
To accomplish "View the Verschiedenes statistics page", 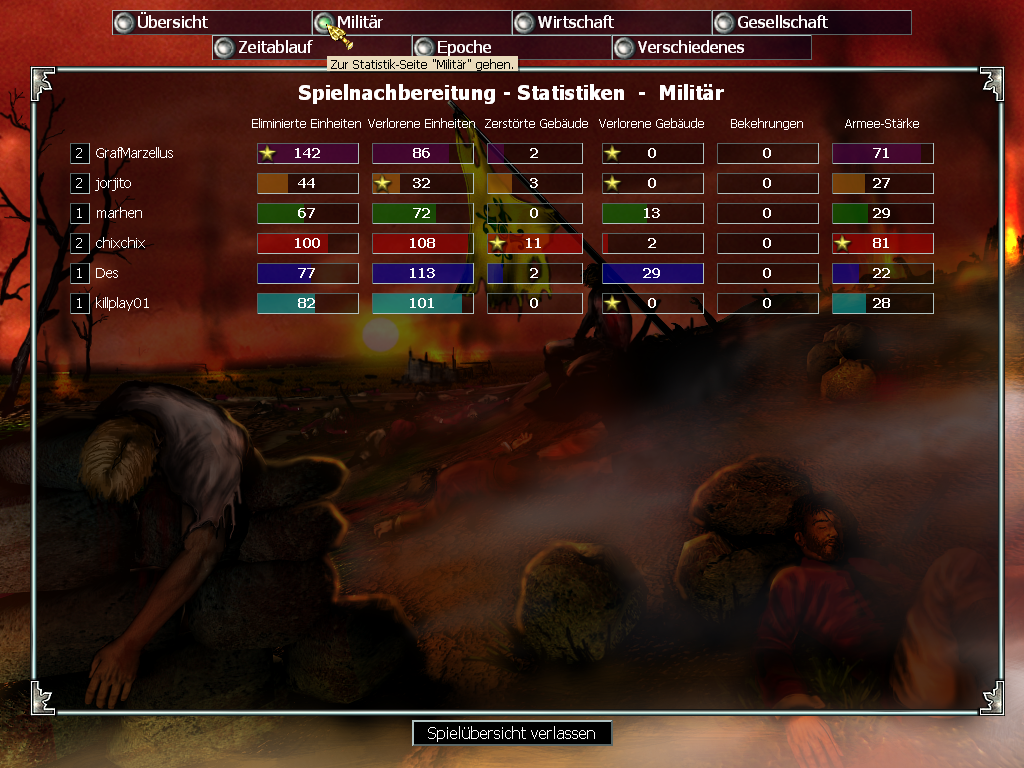I will click(711, 47).
